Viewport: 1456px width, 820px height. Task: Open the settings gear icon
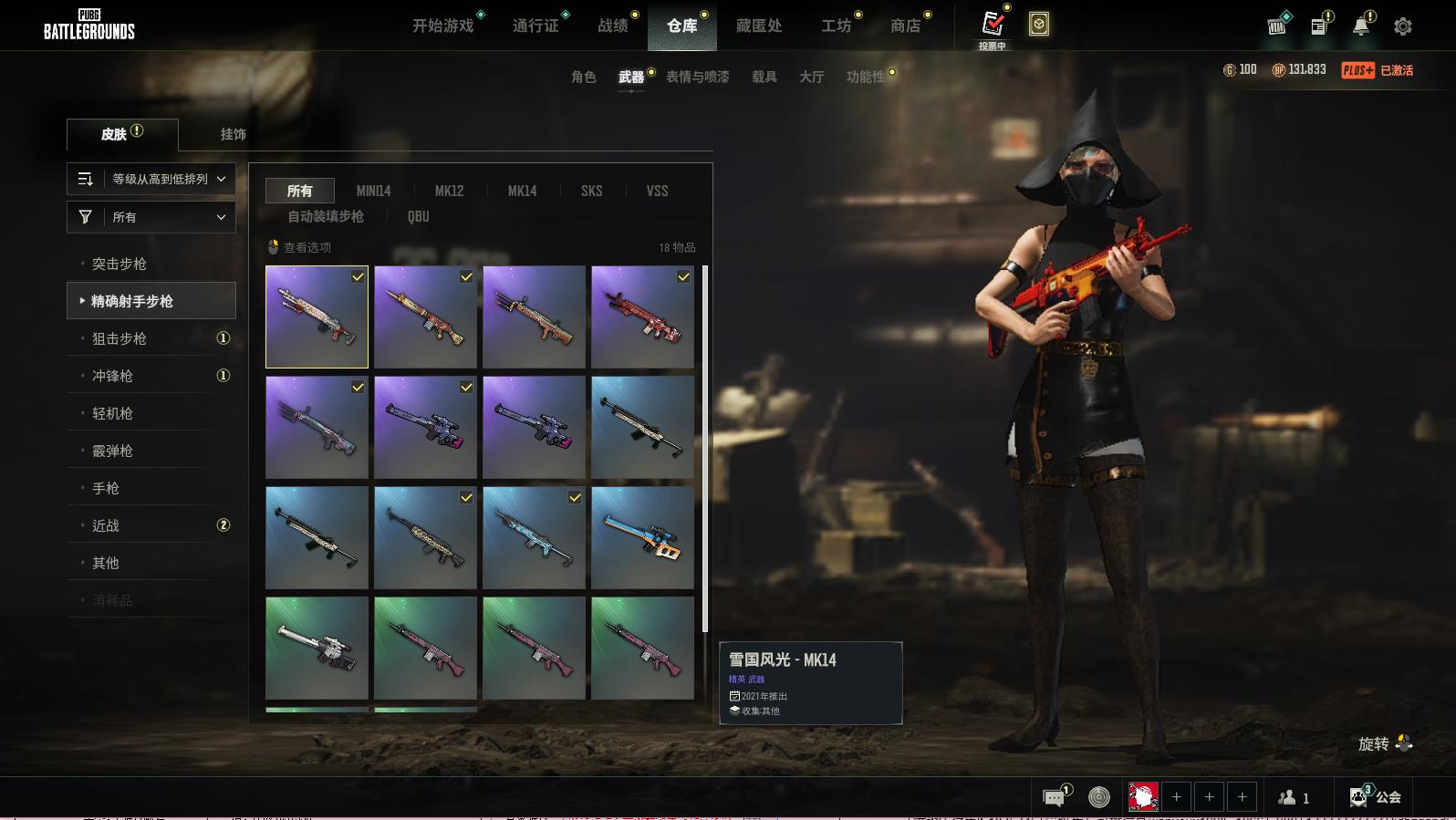(1403, 26)
